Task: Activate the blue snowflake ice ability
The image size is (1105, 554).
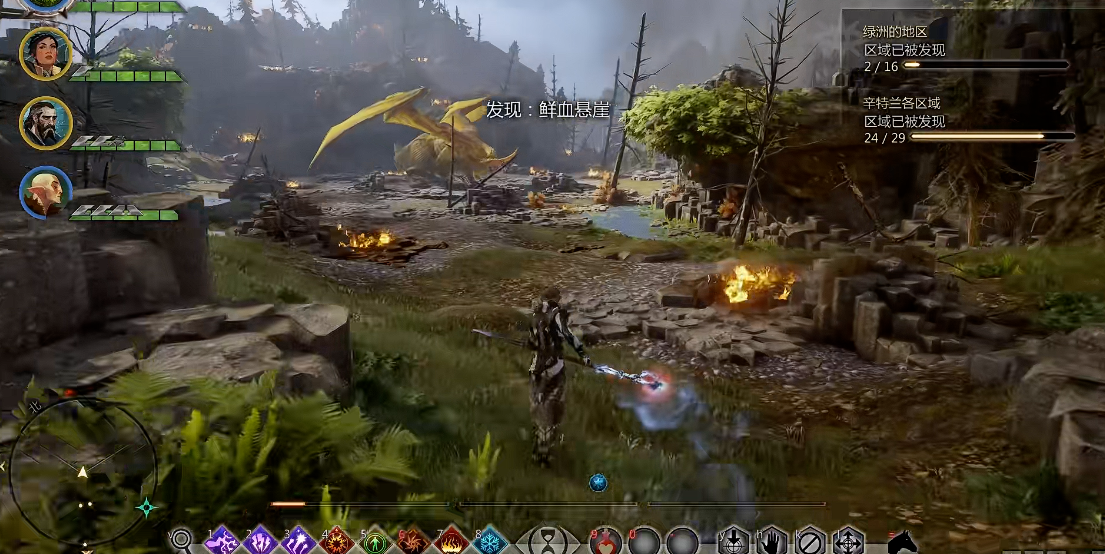Action: pos(490,541)
